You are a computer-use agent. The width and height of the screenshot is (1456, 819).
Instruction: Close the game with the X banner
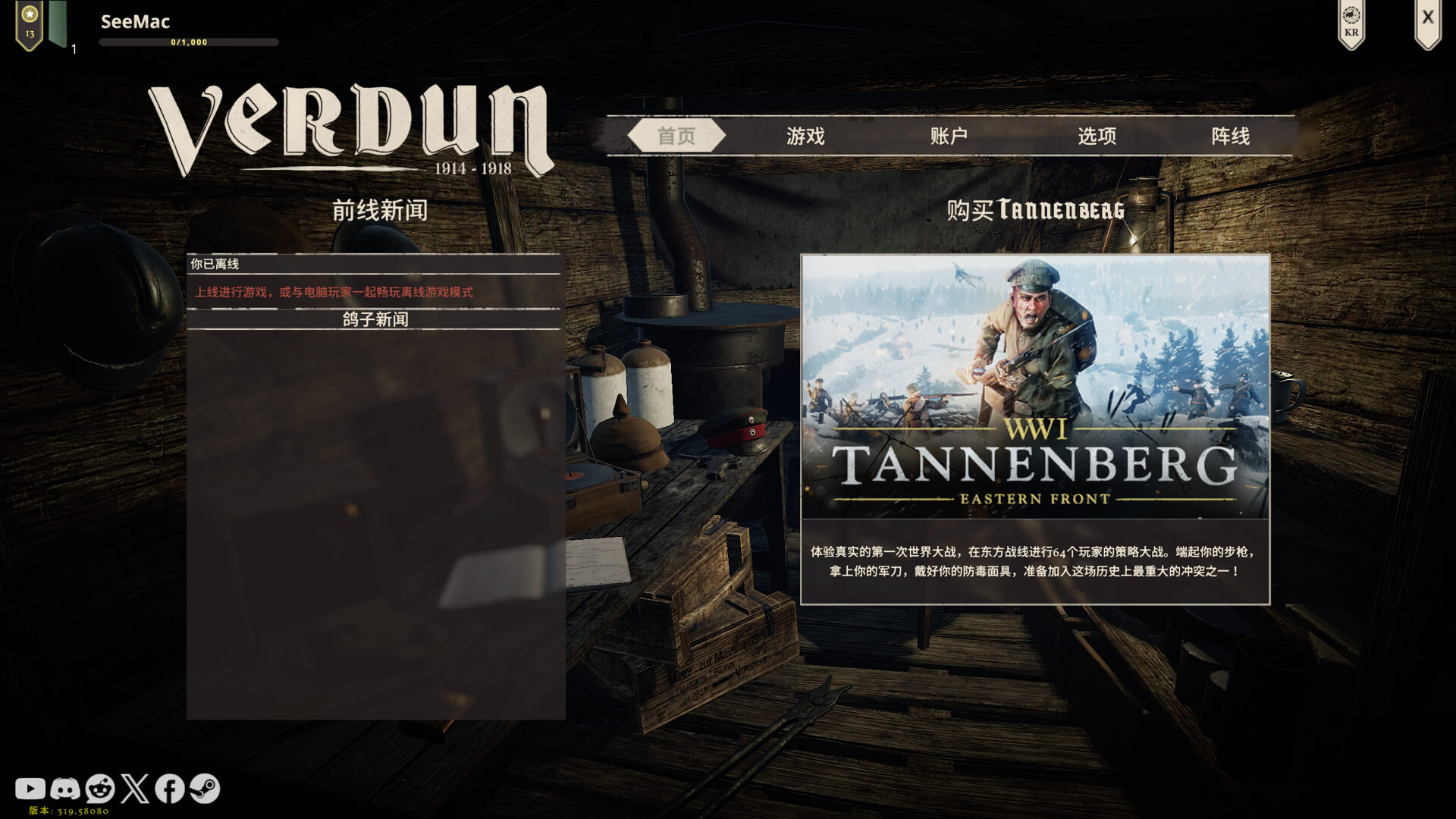point(1427,20)
